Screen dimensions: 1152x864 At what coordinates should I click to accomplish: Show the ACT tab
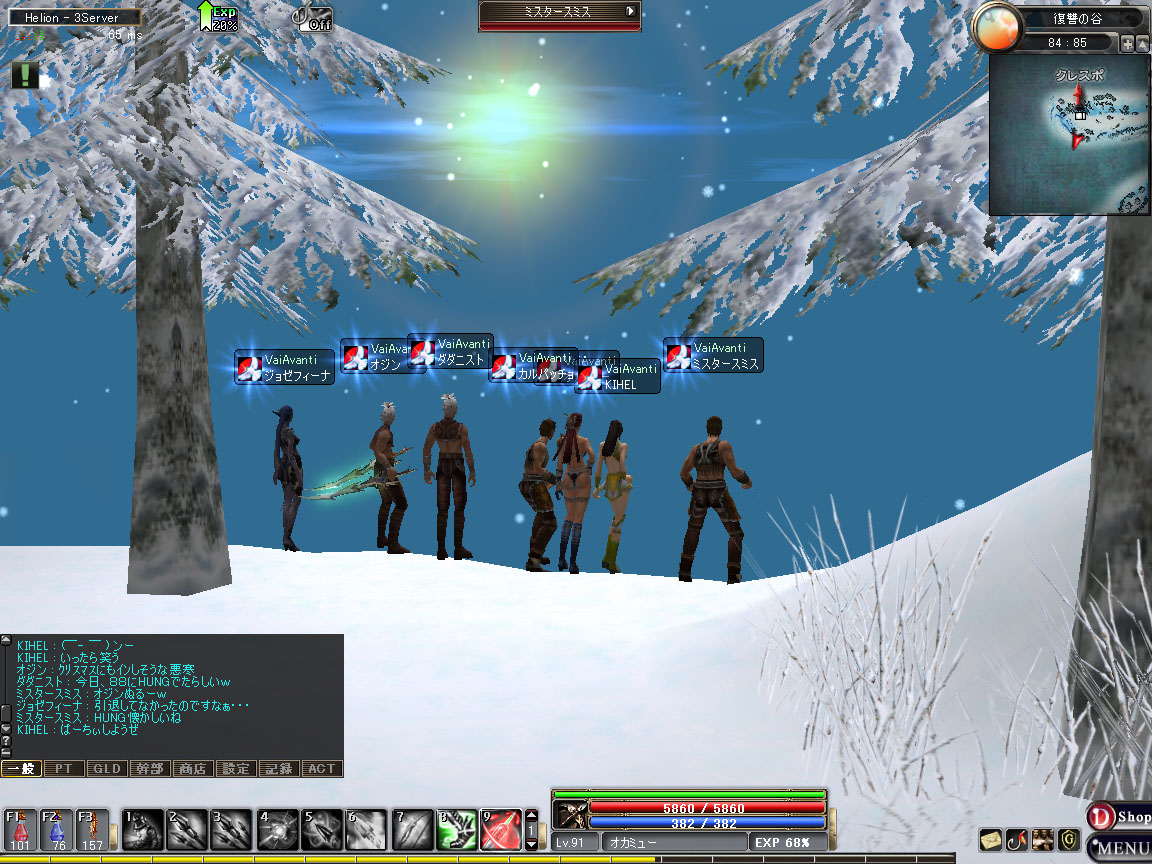click(x=322, y=769)
